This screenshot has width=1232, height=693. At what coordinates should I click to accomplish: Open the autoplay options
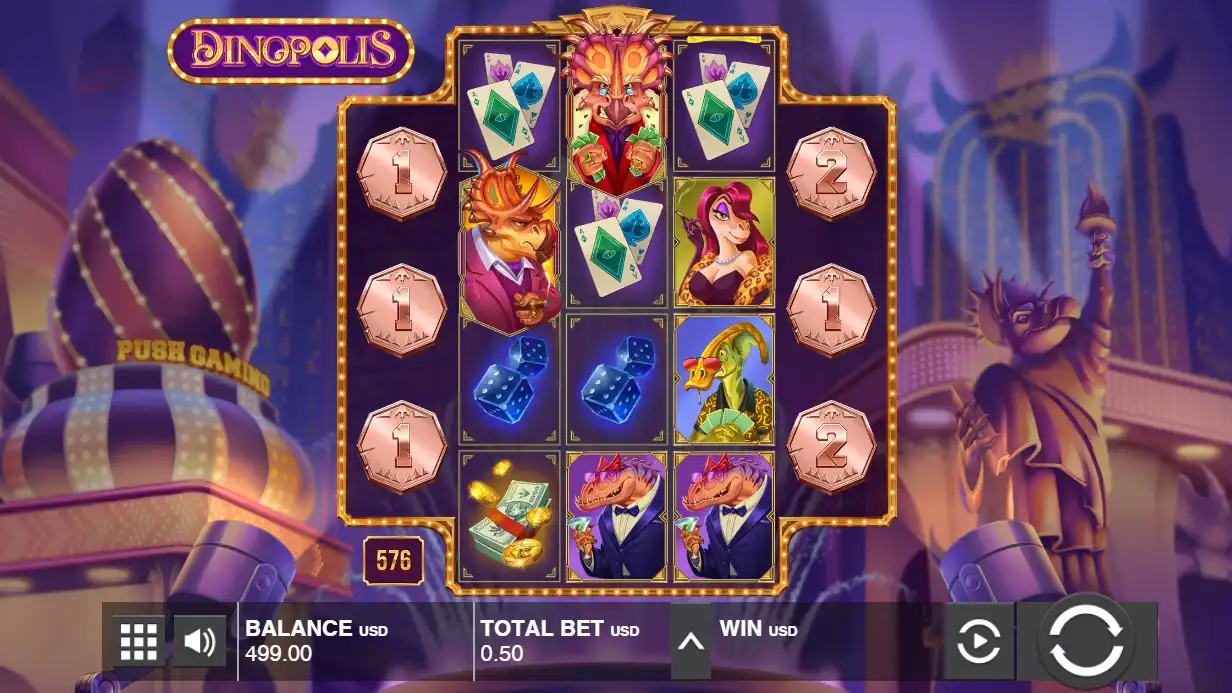(979, 641)
